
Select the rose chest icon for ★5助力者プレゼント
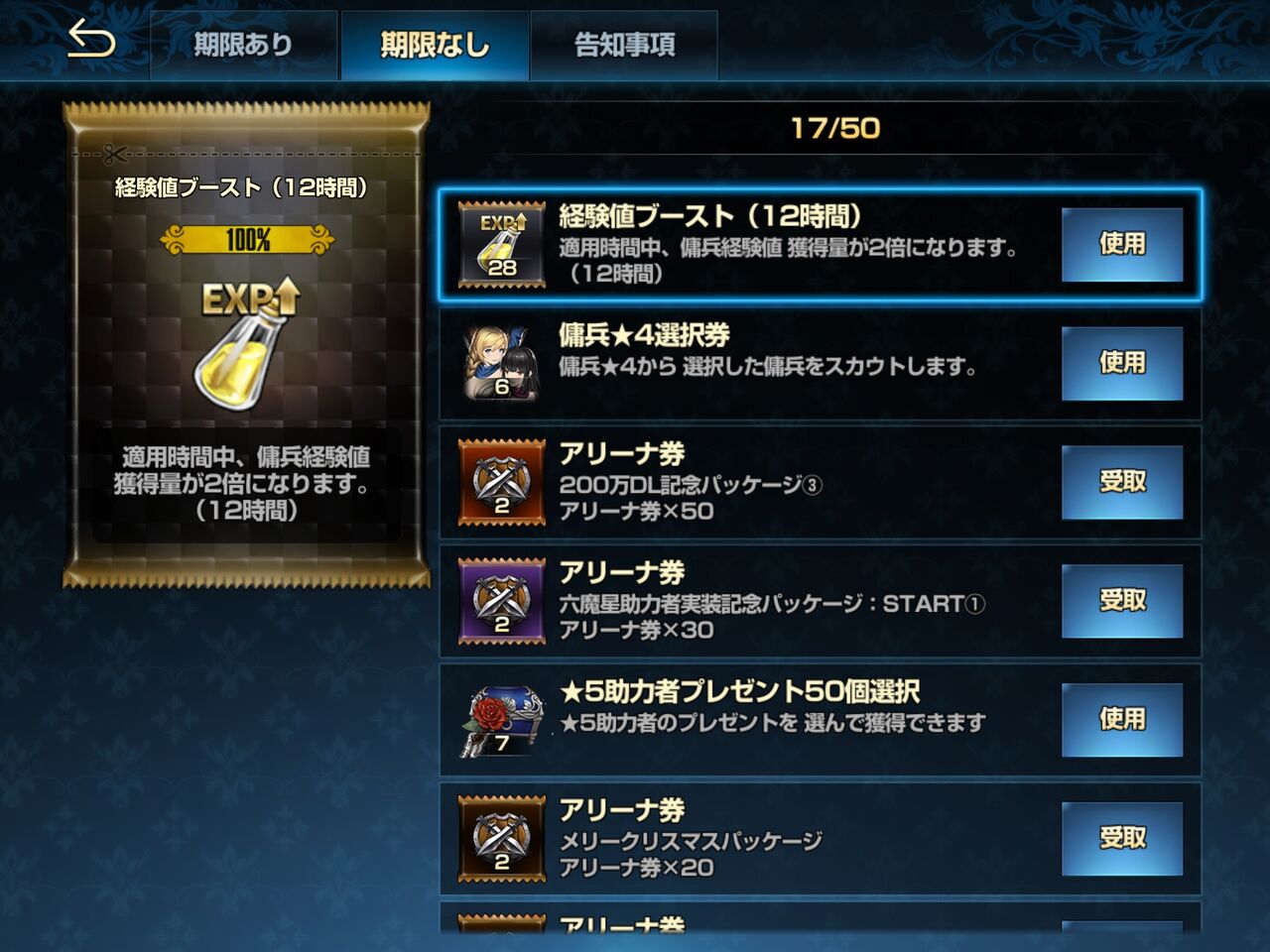[x=498, y=718]
